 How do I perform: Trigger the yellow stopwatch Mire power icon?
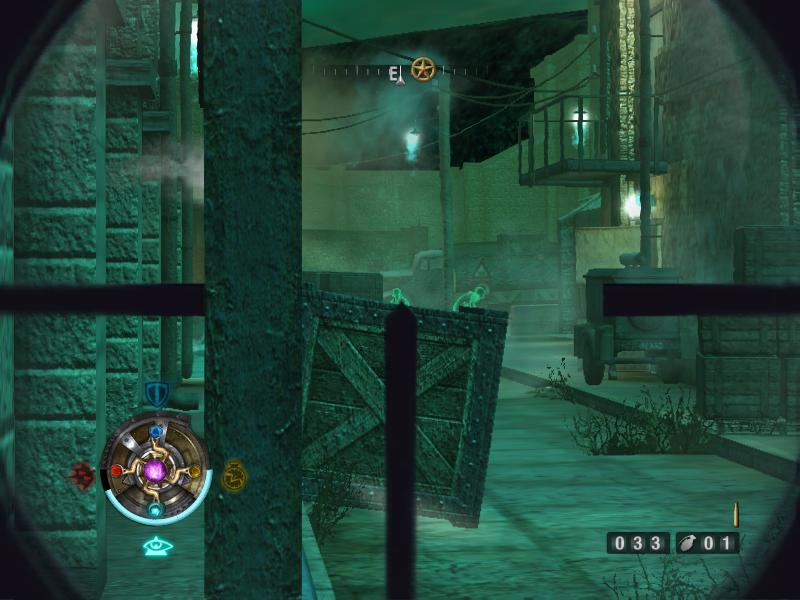234,473
